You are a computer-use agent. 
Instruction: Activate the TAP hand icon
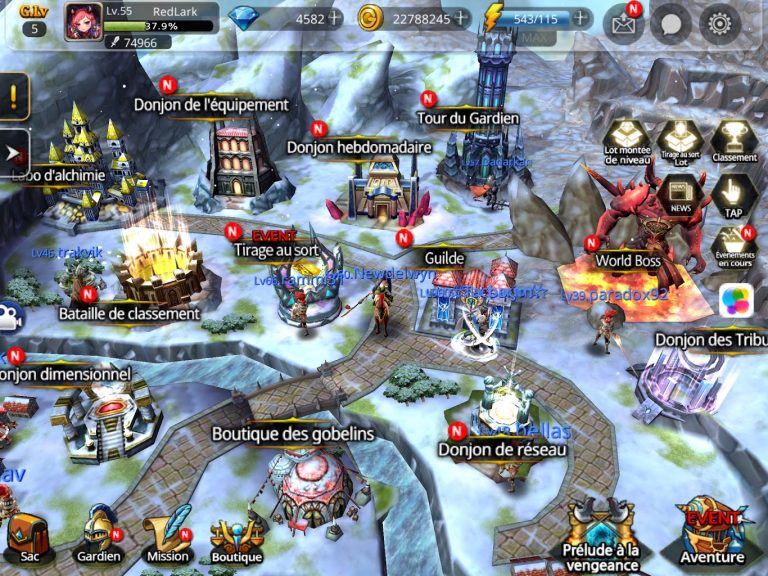tap(735, 194)
